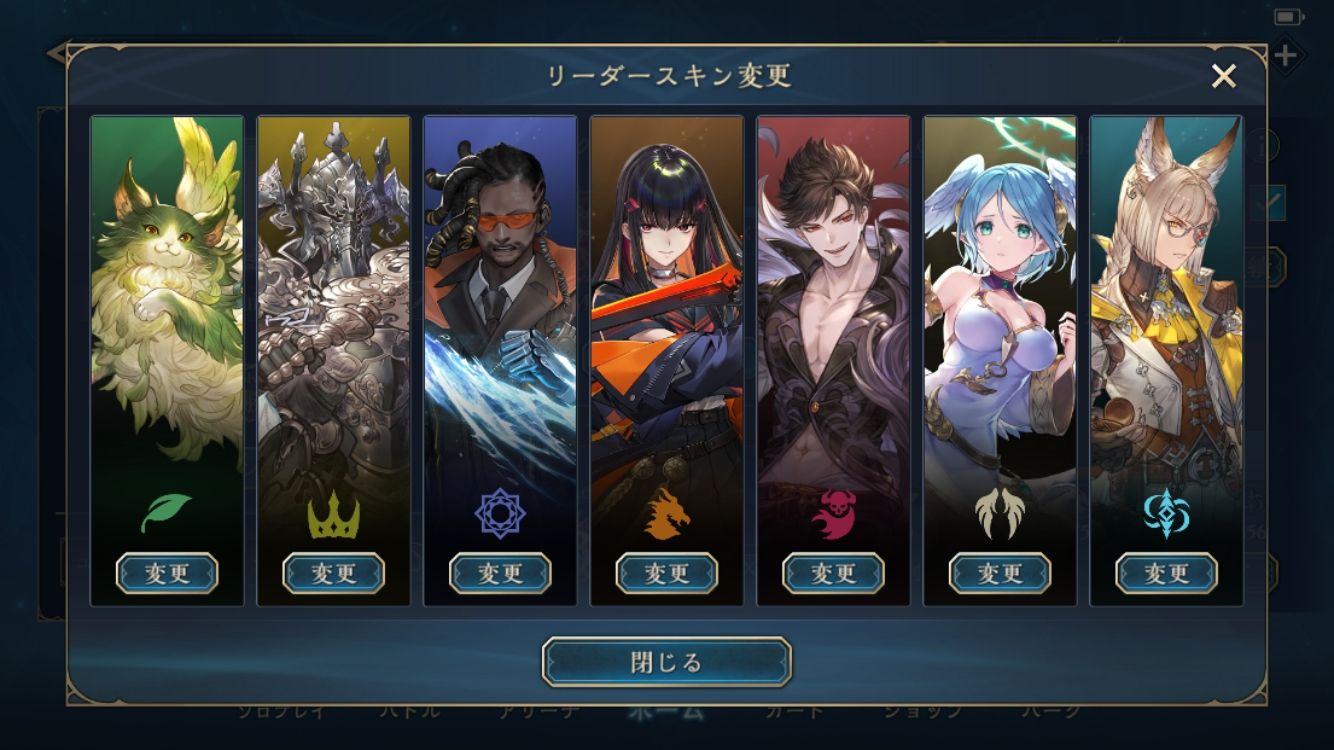Select the fox-eared woman leader portrait
Viewport: 1334px width, 750px height.
(x=1166, y=300)
